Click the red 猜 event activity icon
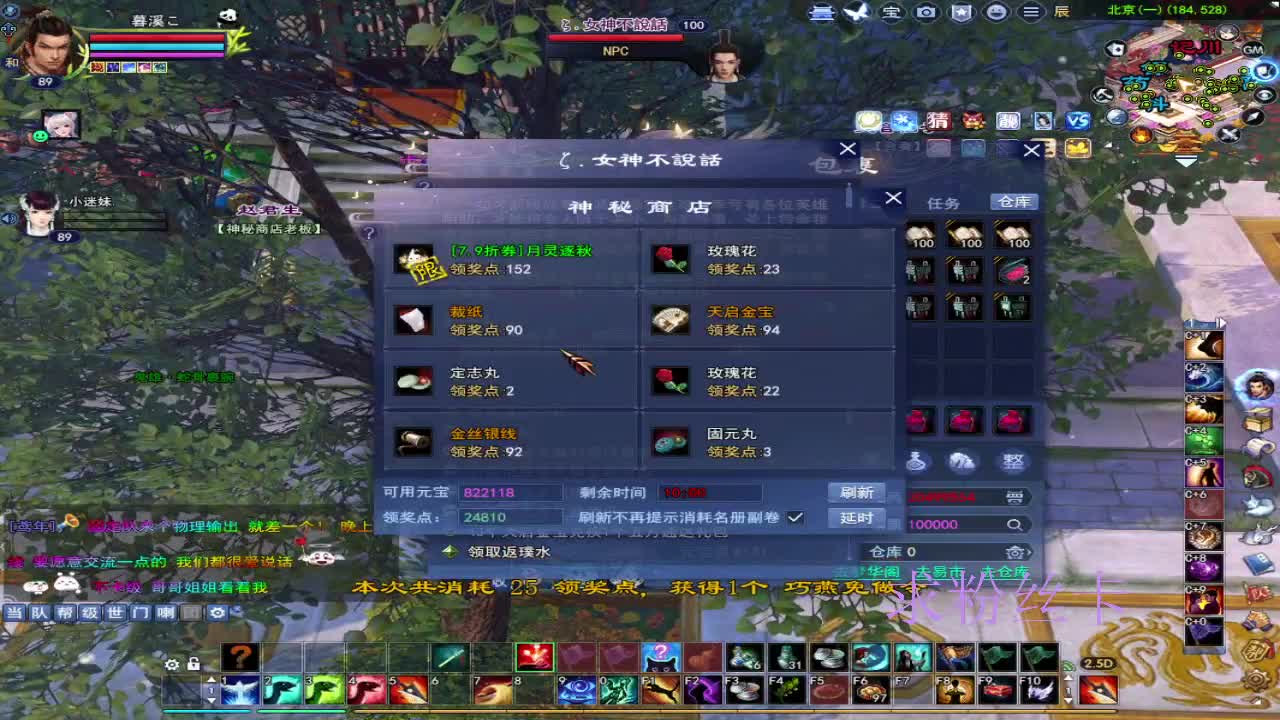The image size is (1280, 720). (939, 122)
